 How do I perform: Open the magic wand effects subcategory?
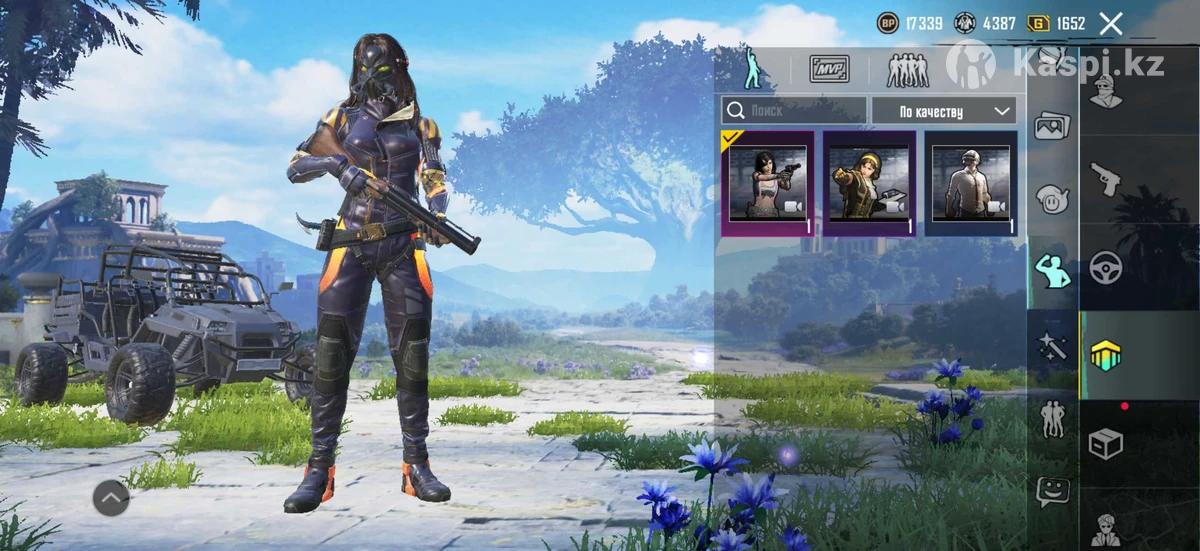(1051, 346)
